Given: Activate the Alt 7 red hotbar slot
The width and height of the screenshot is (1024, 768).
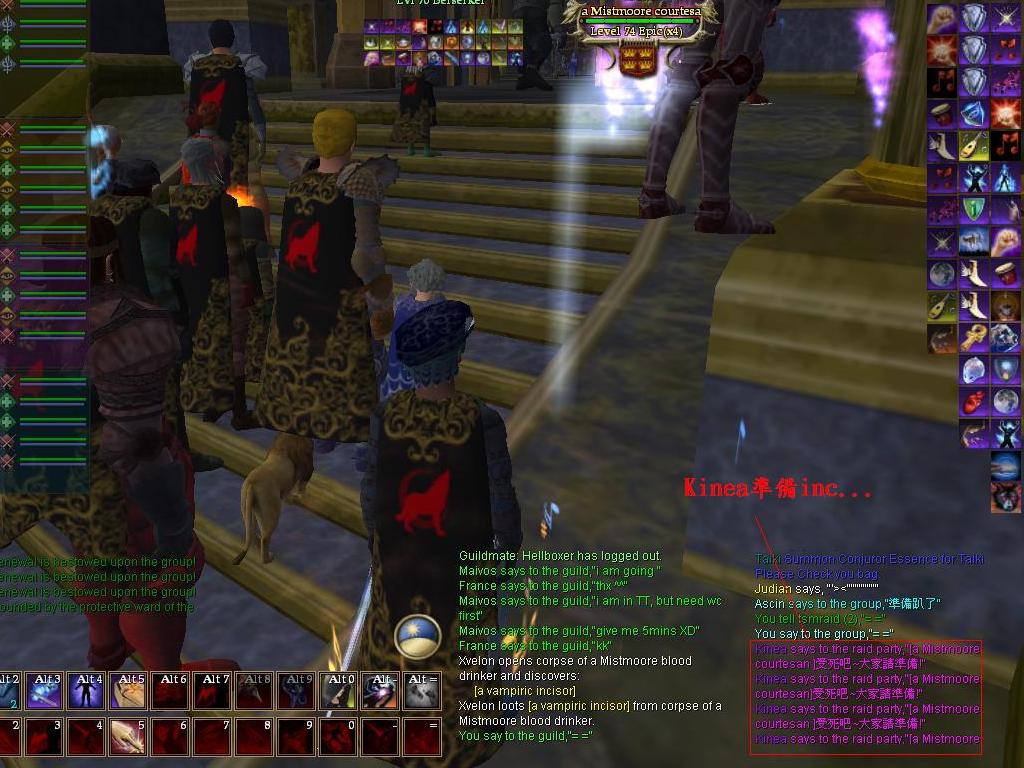Looking at the screenshot, I should pyautogui.click(x=211, y=691).
